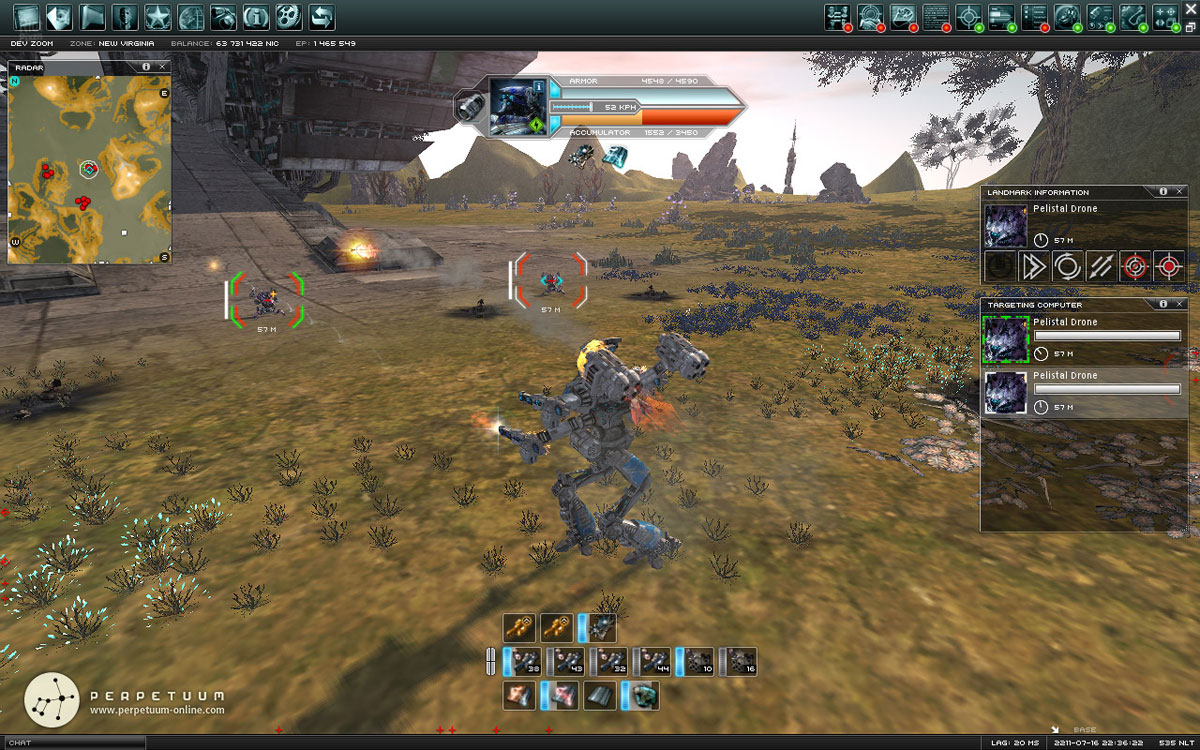Close the Landmark Information panel
The width and height of the screenshot is (1200, 750).
click(x=1180, y=192)
